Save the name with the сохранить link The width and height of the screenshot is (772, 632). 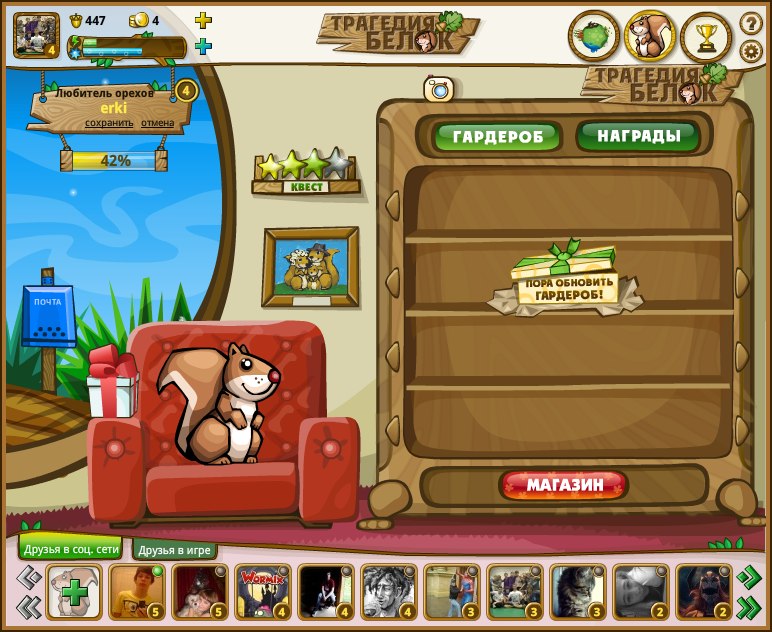(109, 123)
